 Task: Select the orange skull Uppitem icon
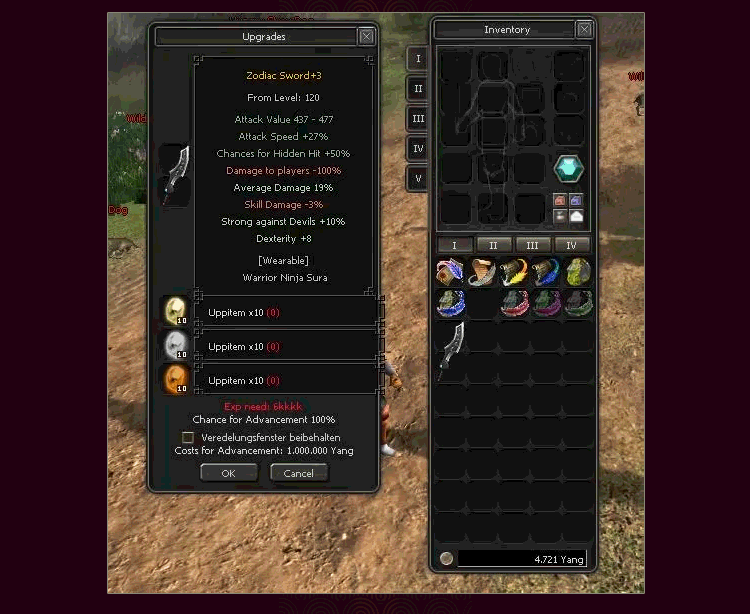pos(175,379)
